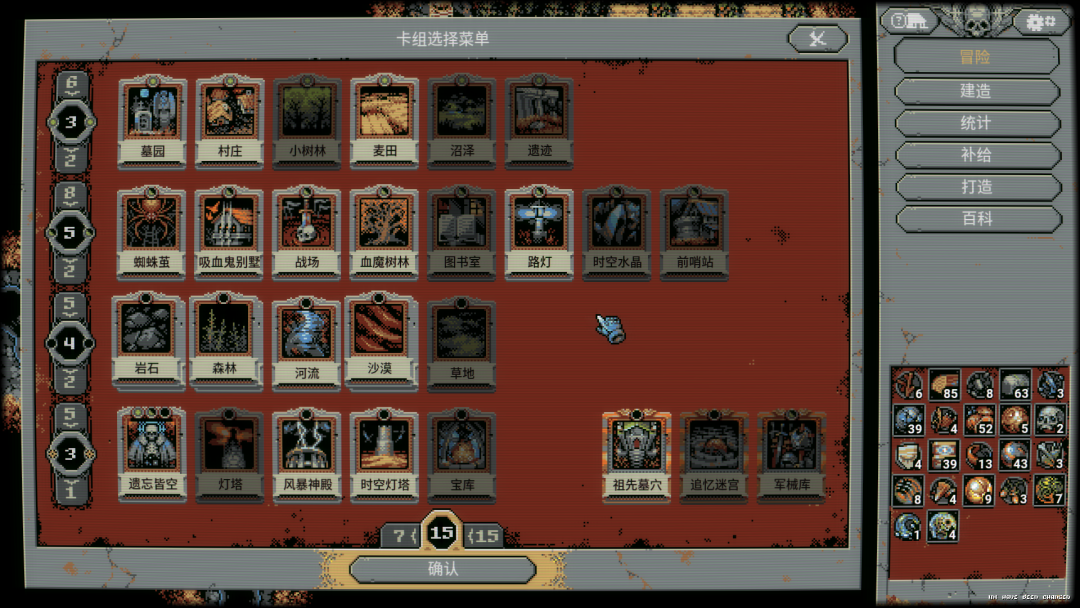The width and height of the screenshot is (1080, 608).
Task: Select the 祖先墓穴 card
Action: coord(637,453)
